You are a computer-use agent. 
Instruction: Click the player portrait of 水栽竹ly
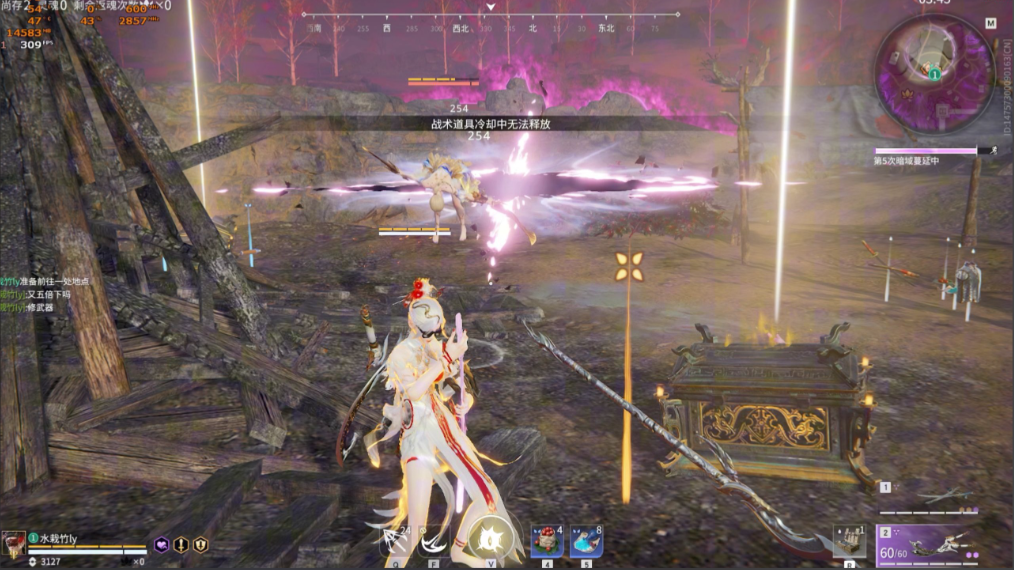click(14, 545)
